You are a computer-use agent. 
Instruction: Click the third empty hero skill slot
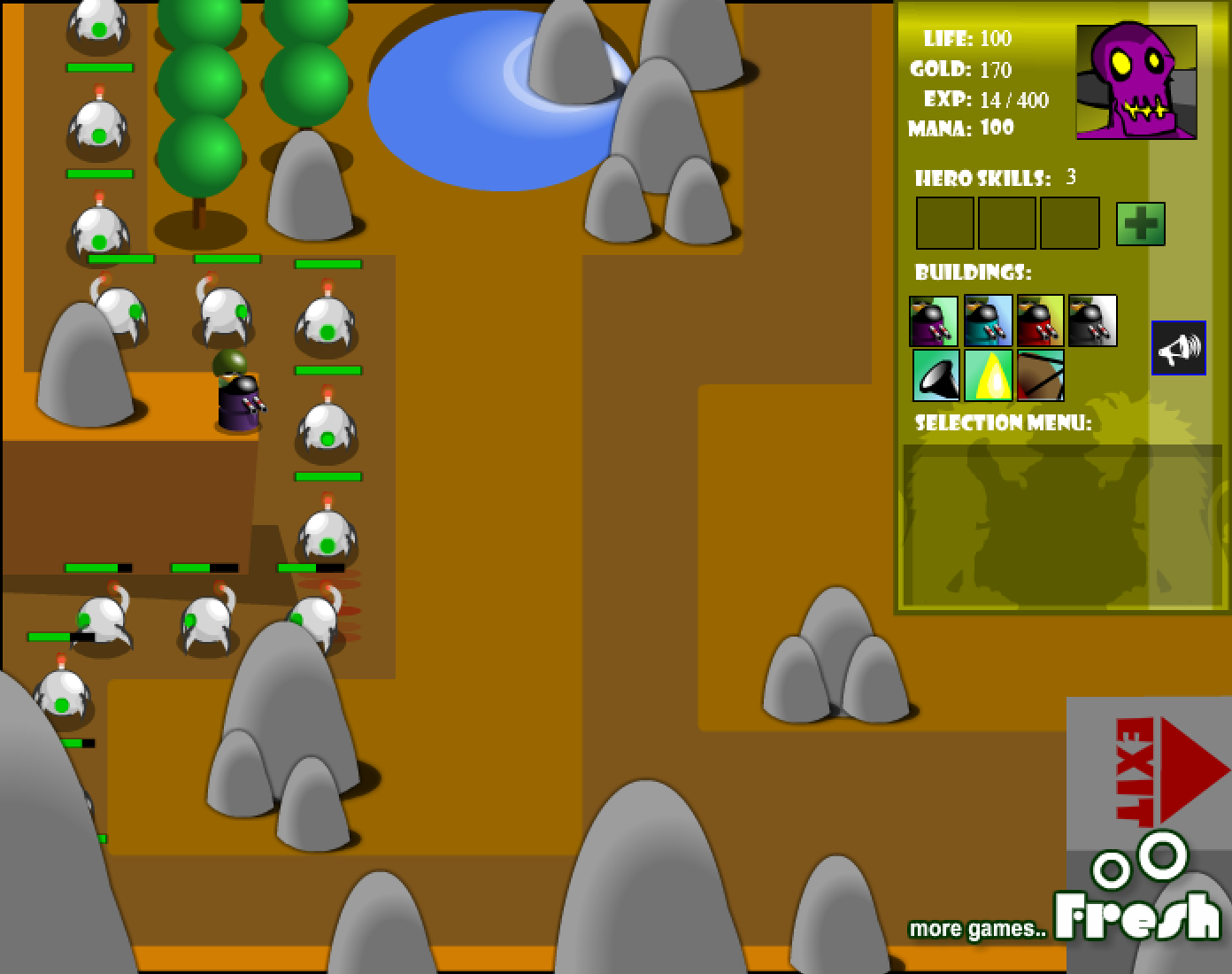coord(1070,223)
